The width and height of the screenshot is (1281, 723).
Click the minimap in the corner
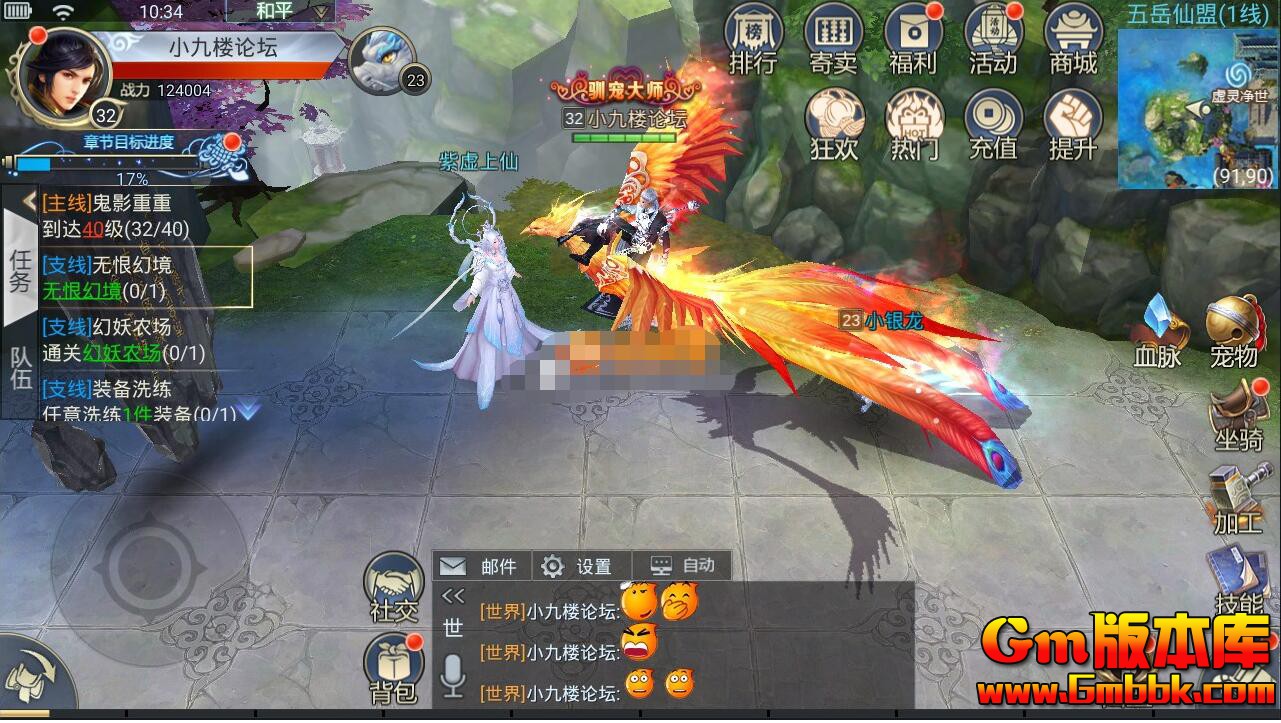pos(1197,108)
